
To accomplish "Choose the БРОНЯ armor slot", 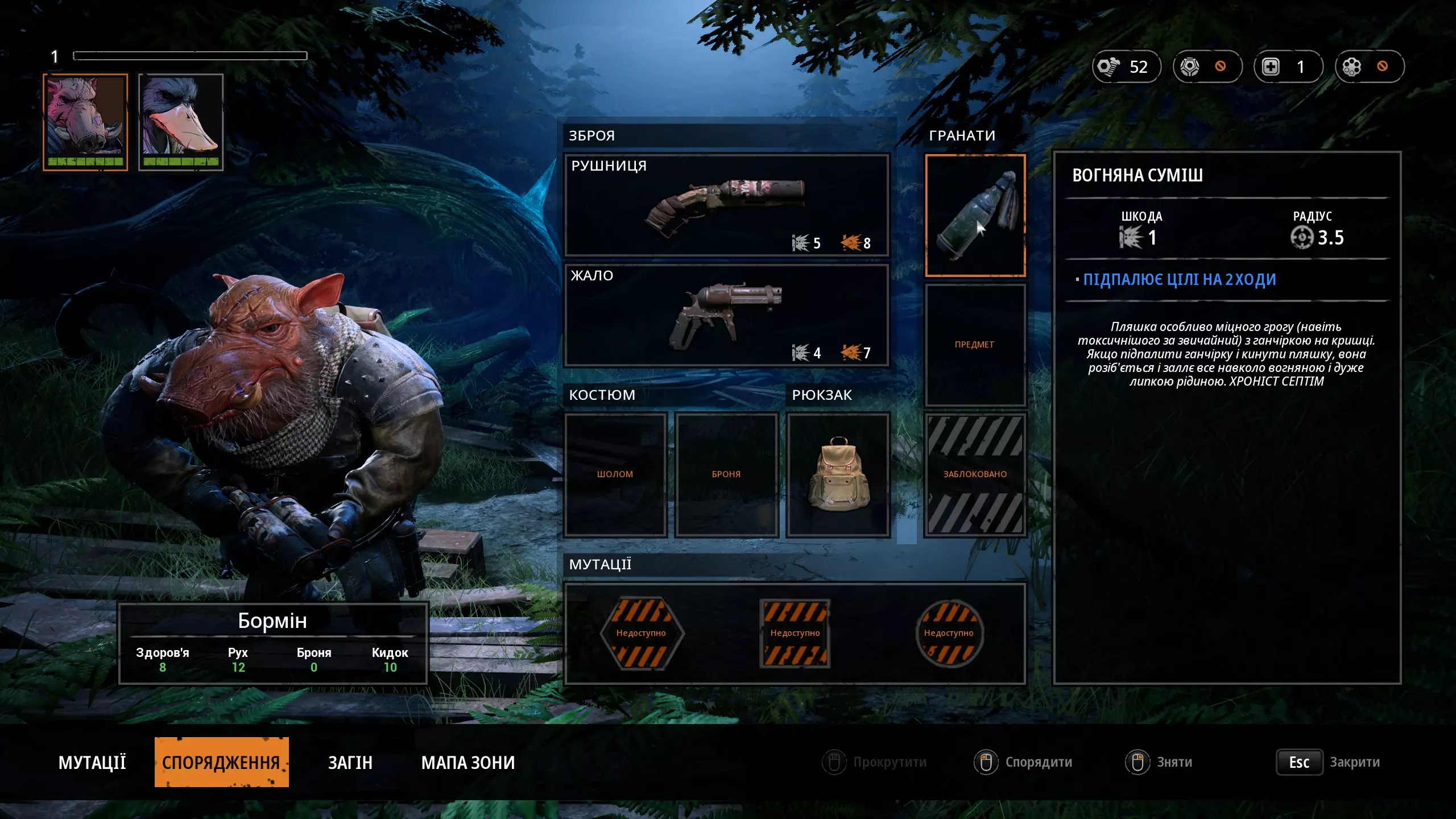I will pyautogui.click(x=726, y=474).
